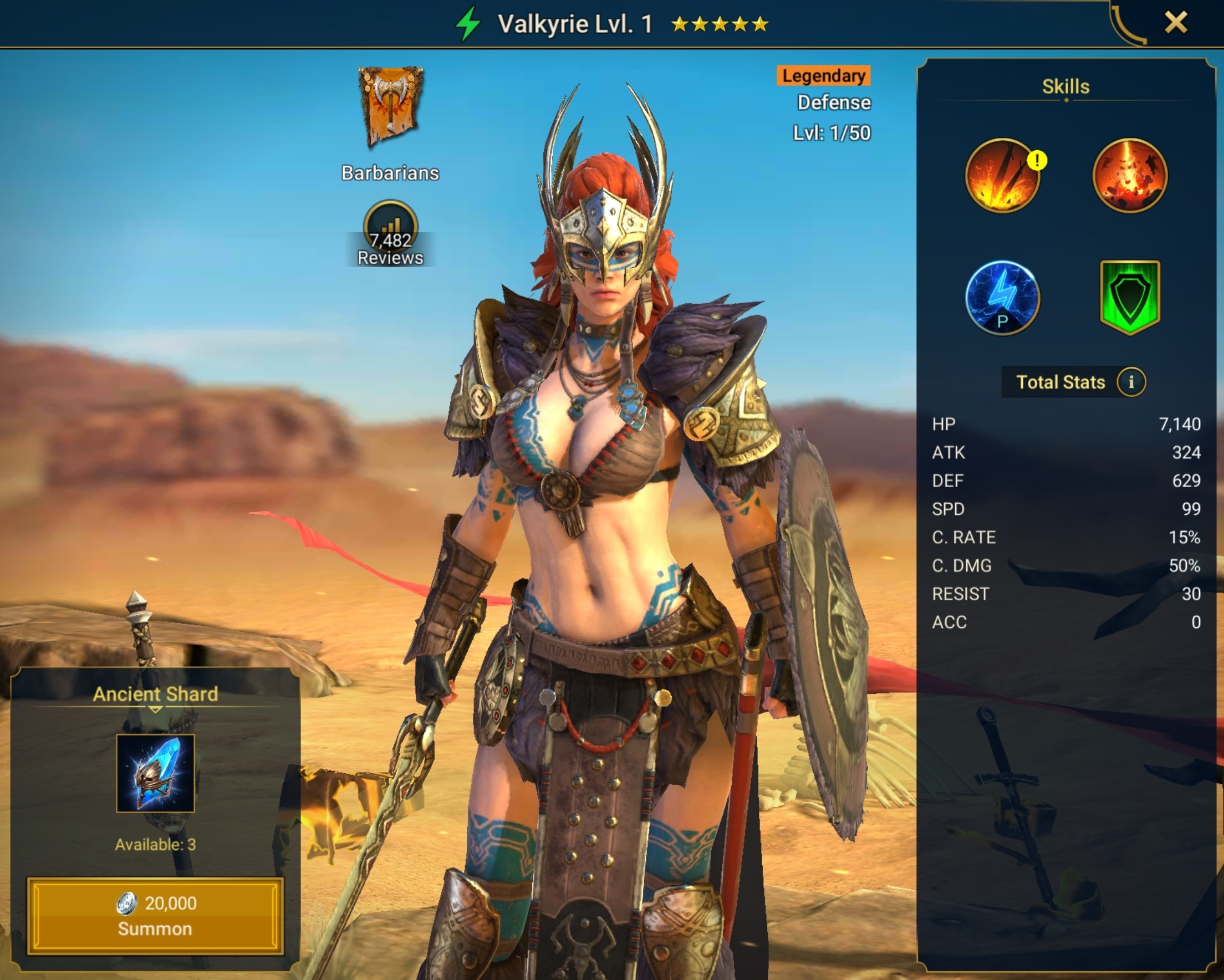The width and height of the screenshot is (1224, 980).
Task: Open Total Stats info button
Action: pyautogui.click(x=1131, y=381)
